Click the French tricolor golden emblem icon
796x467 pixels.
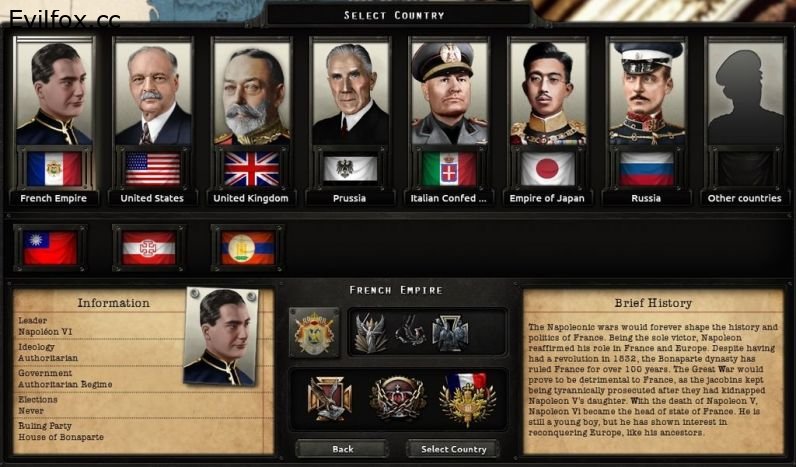pyautogui.click(x=467, y=397)
